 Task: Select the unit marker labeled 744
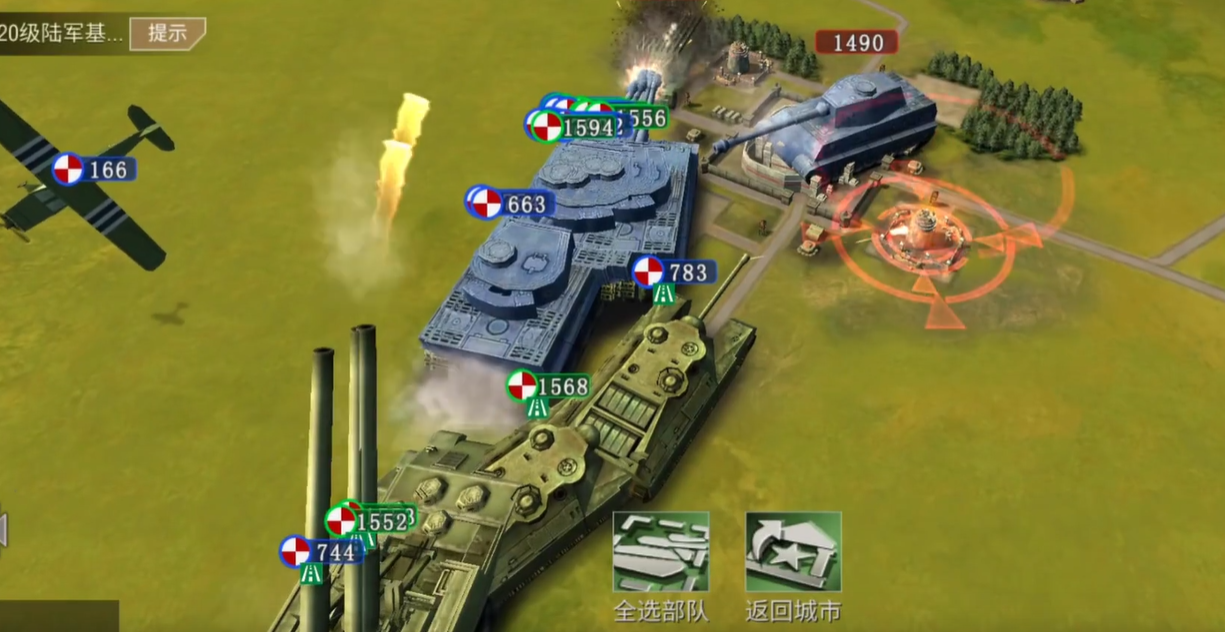coord(320,551)
